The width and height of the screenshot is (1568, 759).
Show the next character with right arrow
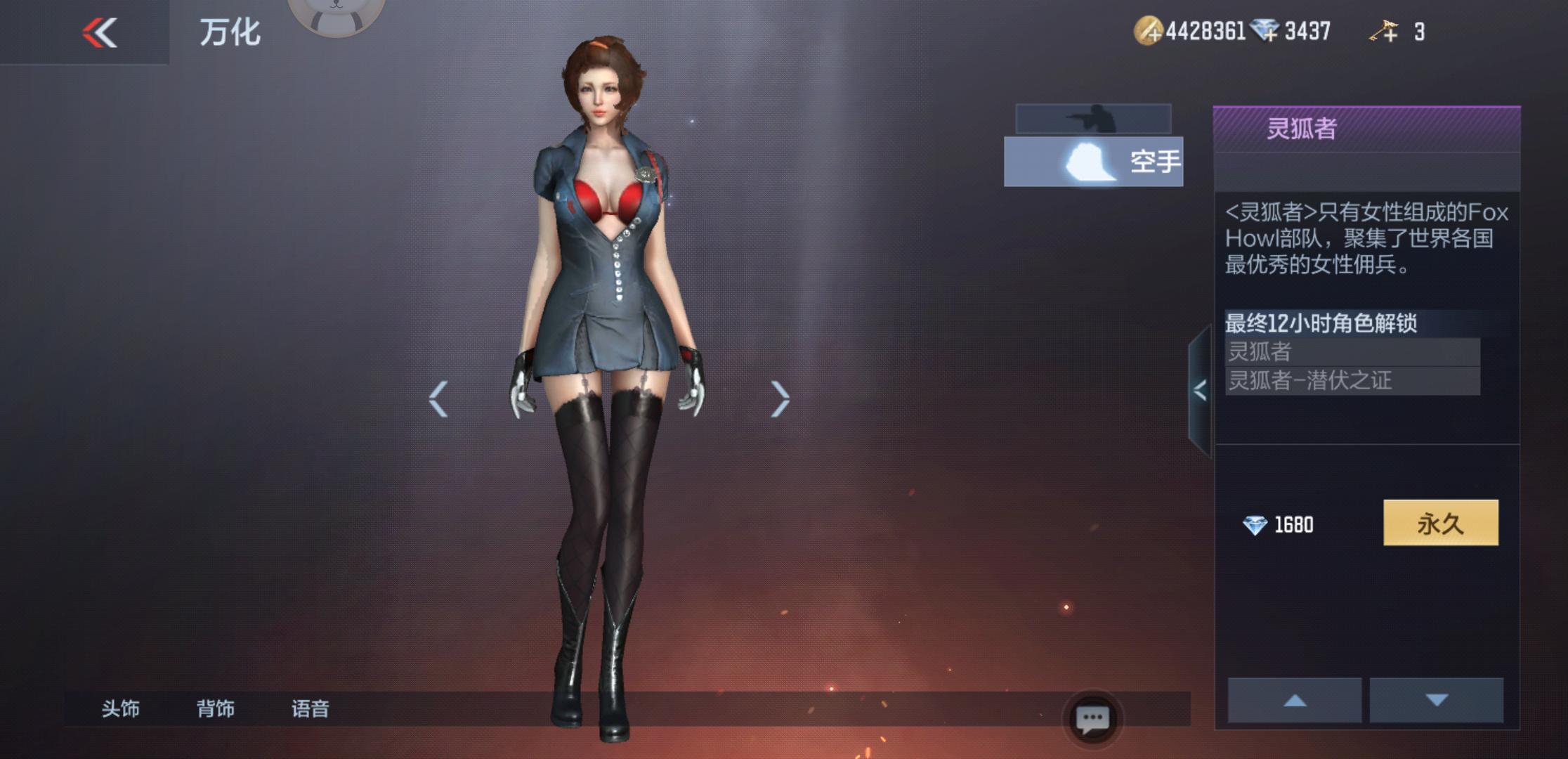coord(780,399)
